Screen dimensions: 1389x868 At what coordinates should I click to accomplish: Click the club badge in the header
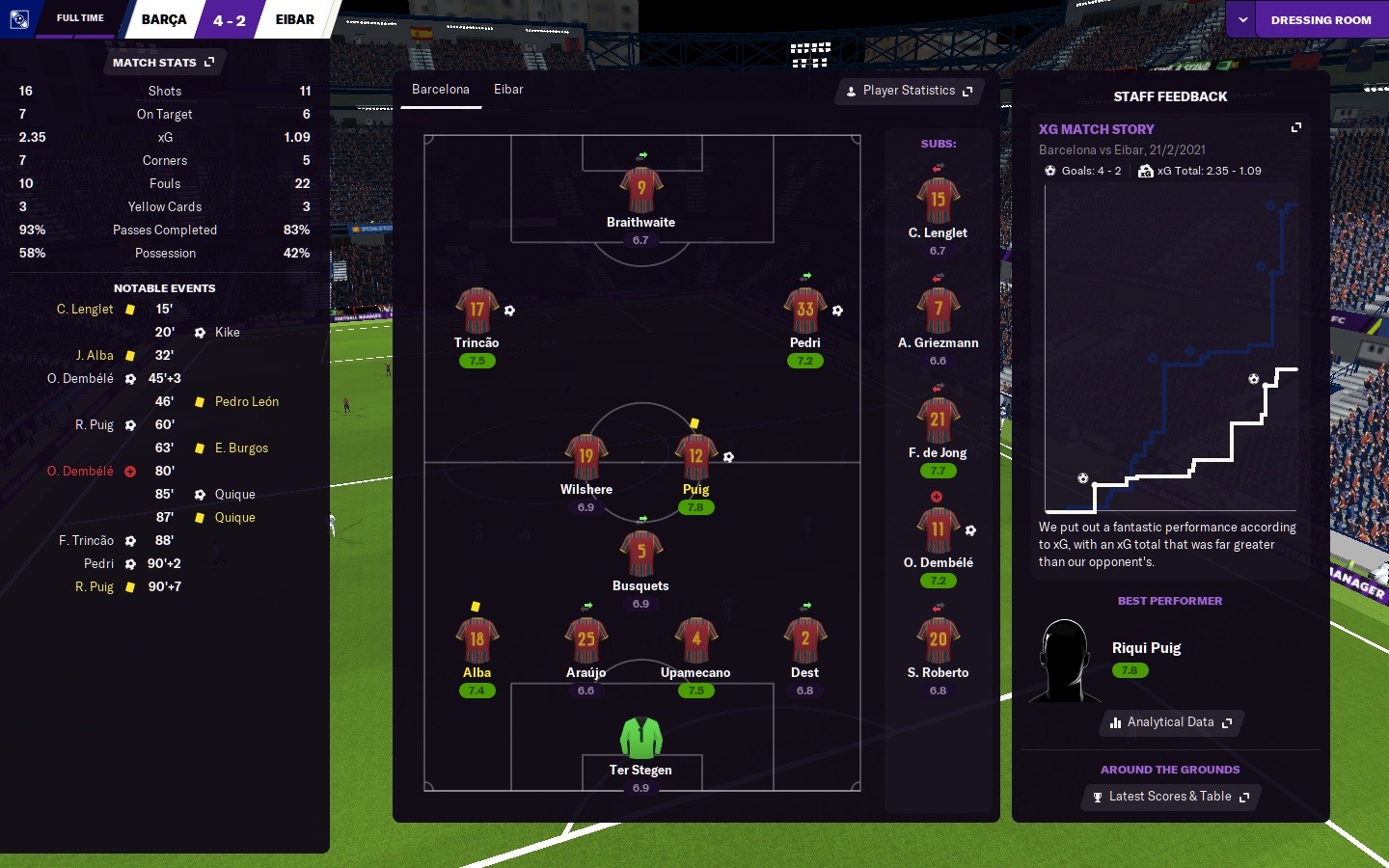click(x=19, y=18)
